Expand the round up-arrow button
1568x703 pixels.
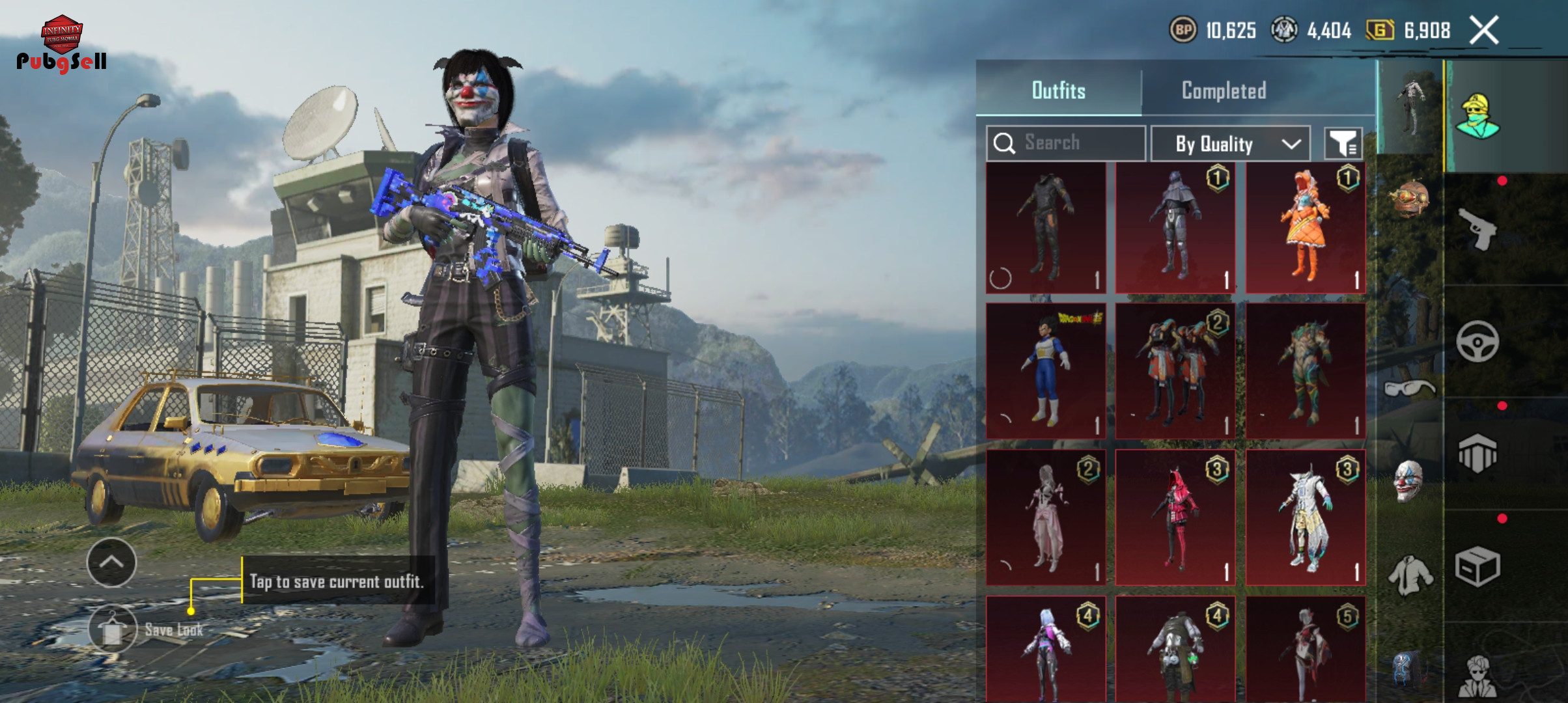coord(111,562)
